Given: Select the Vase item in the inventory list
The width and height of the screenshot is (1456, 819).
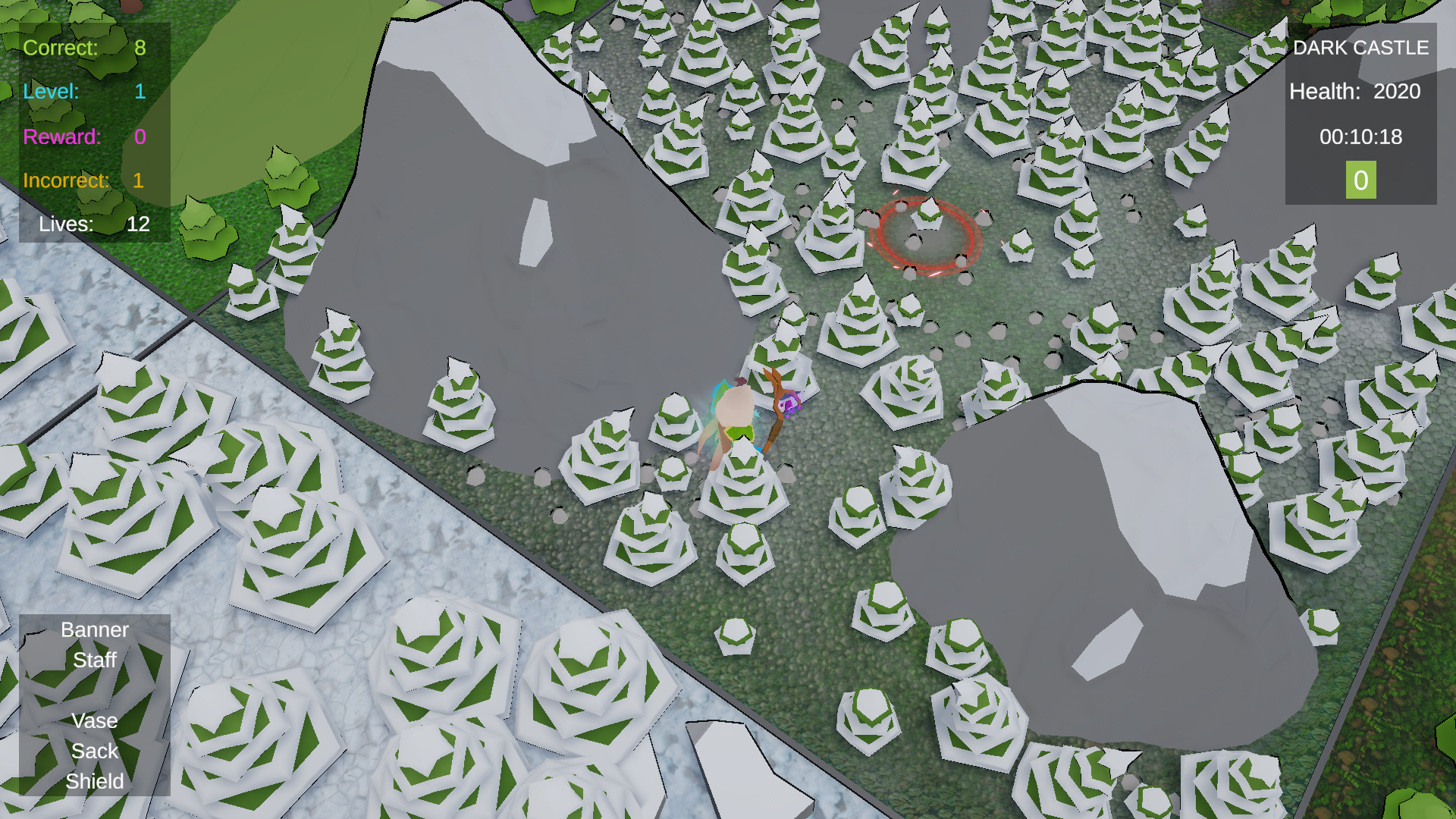Looking at the screenshot, I should tap(93, 720).
